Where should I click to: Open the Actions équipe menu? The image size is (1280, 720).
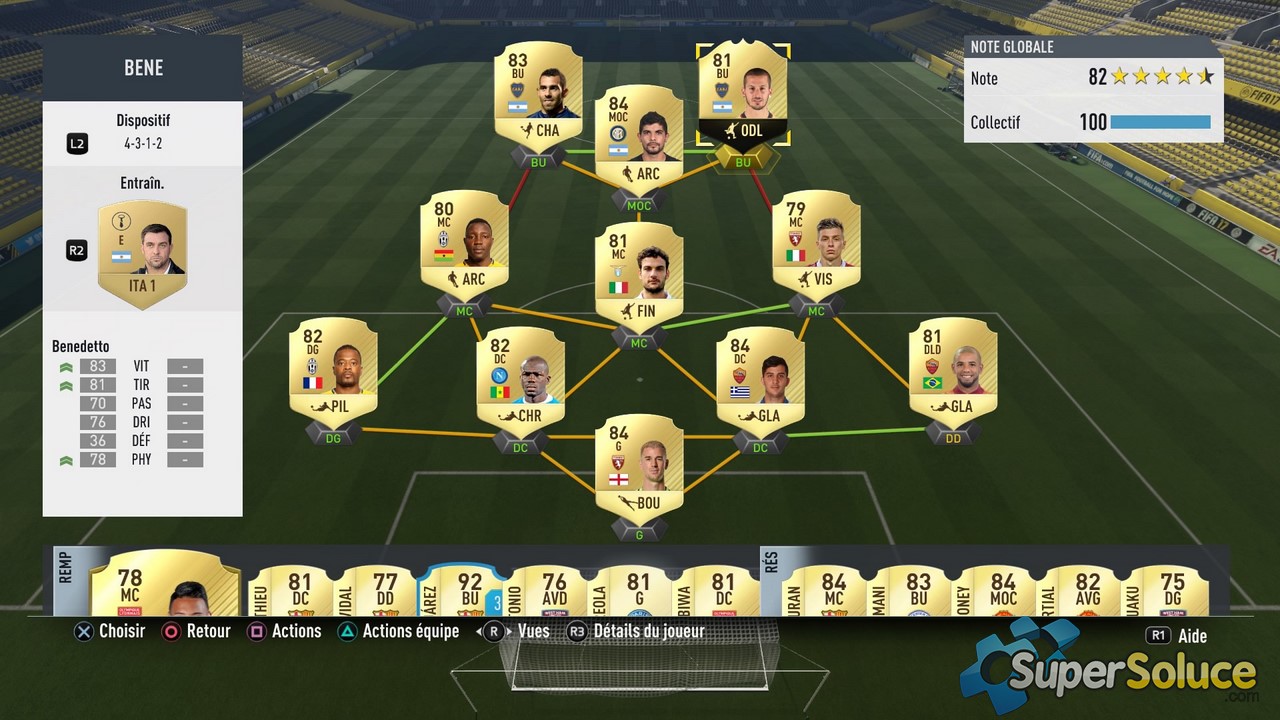[410, 631]
